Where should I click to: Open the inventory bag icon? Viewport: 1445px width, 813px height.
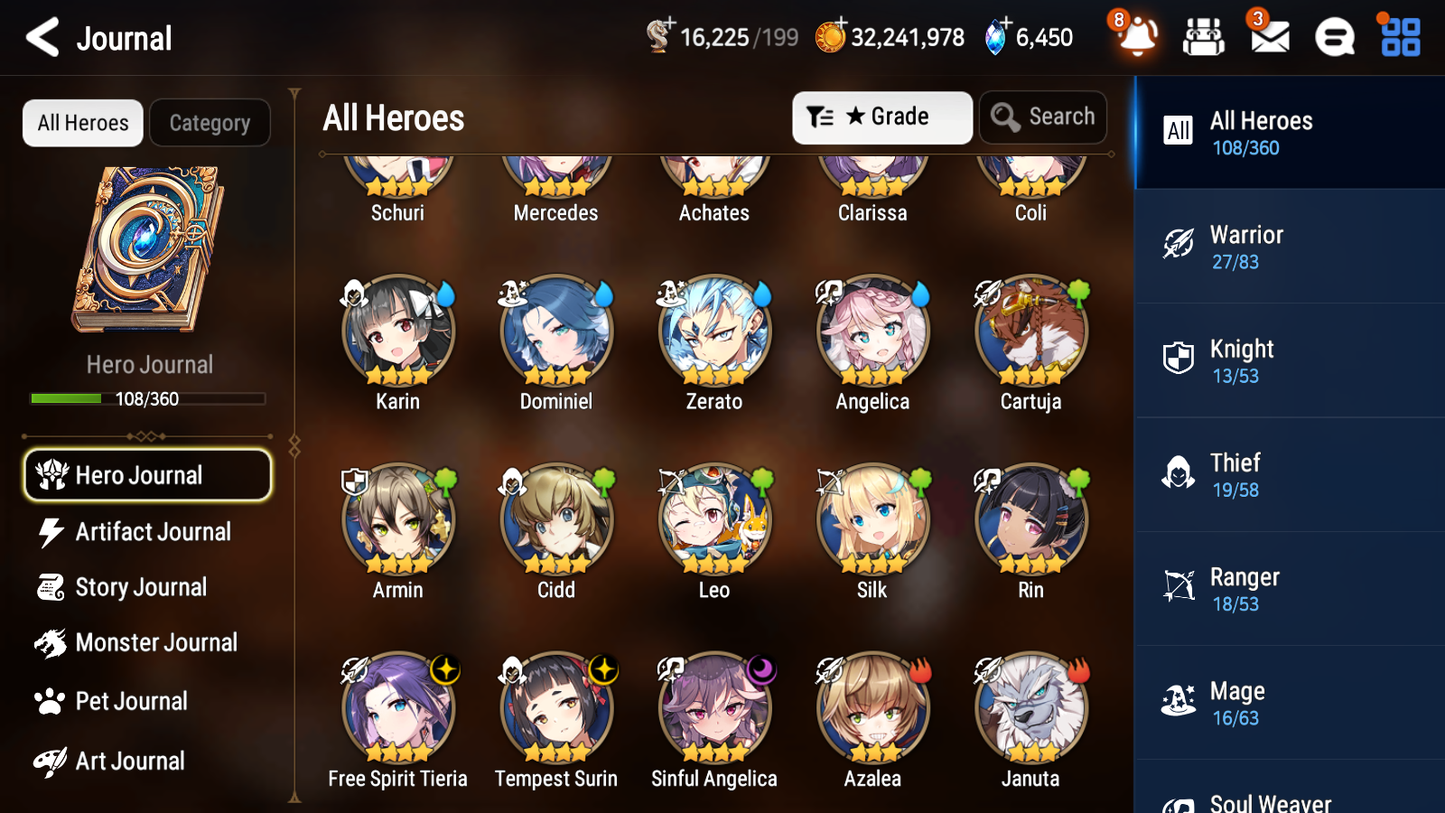[x=1203, y=37]
